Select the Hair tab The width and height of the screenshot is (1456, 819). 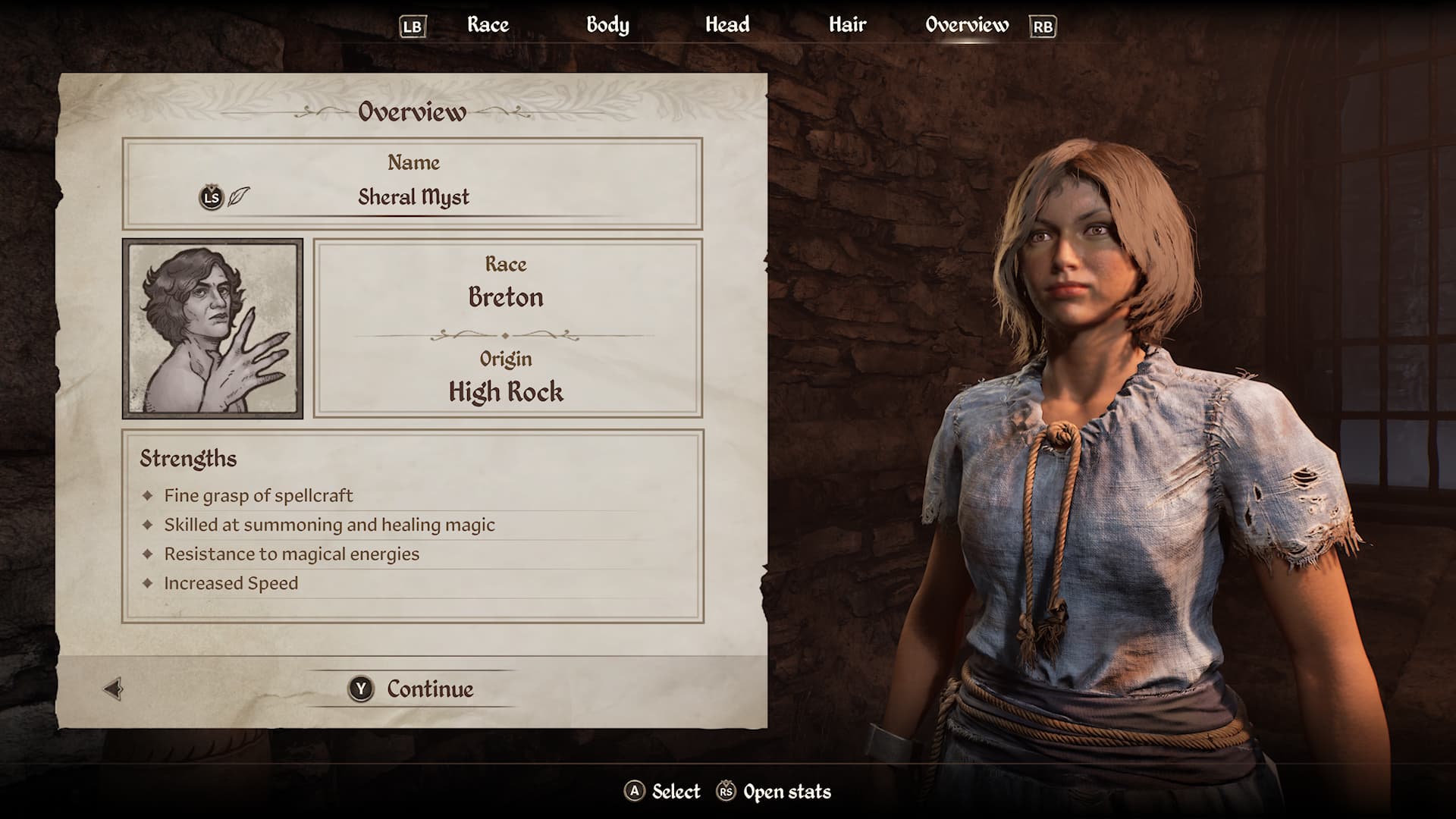click(x=847, y=25)
